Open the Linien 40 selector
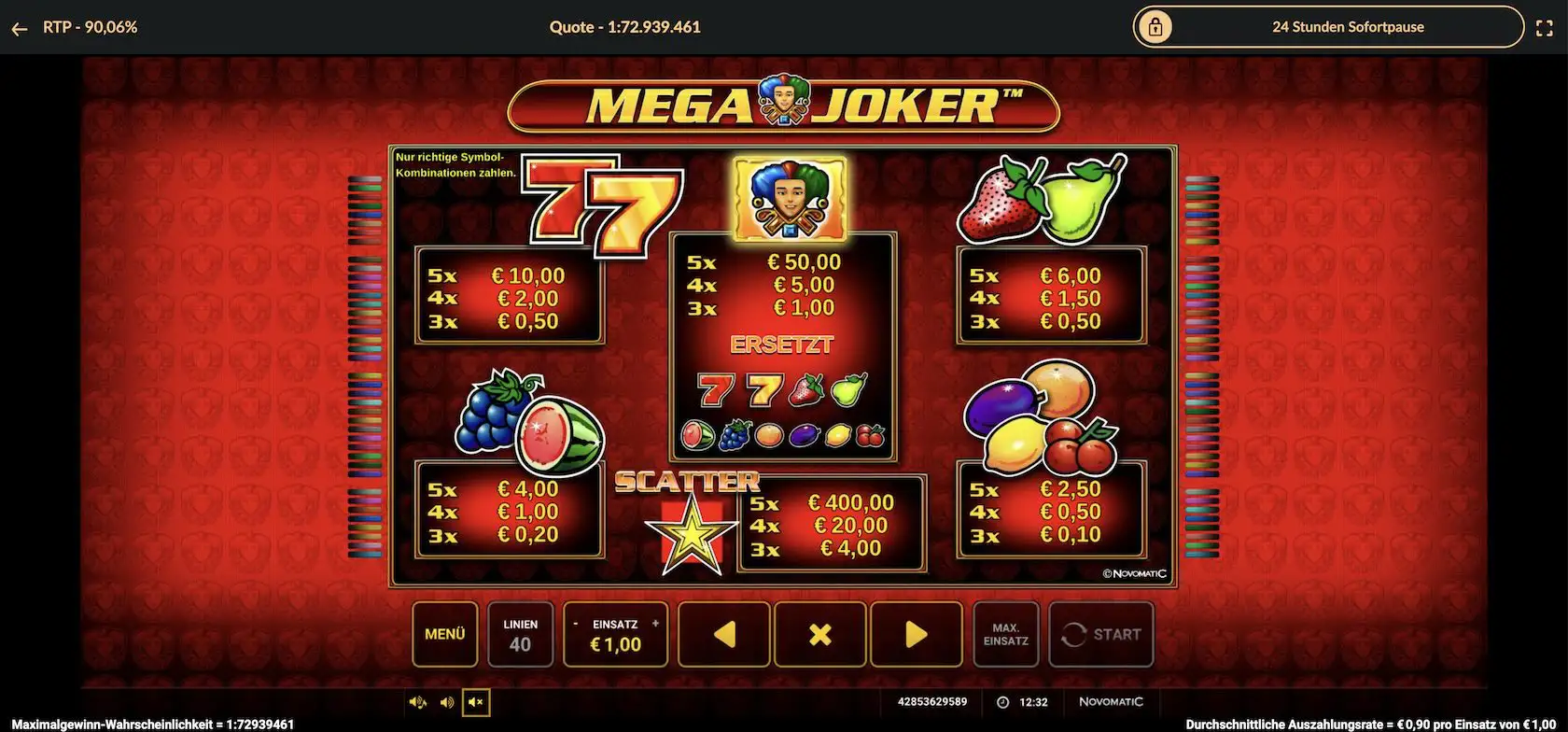The height and width of the screenshot is (732, 1568). [x=520, y=635]
